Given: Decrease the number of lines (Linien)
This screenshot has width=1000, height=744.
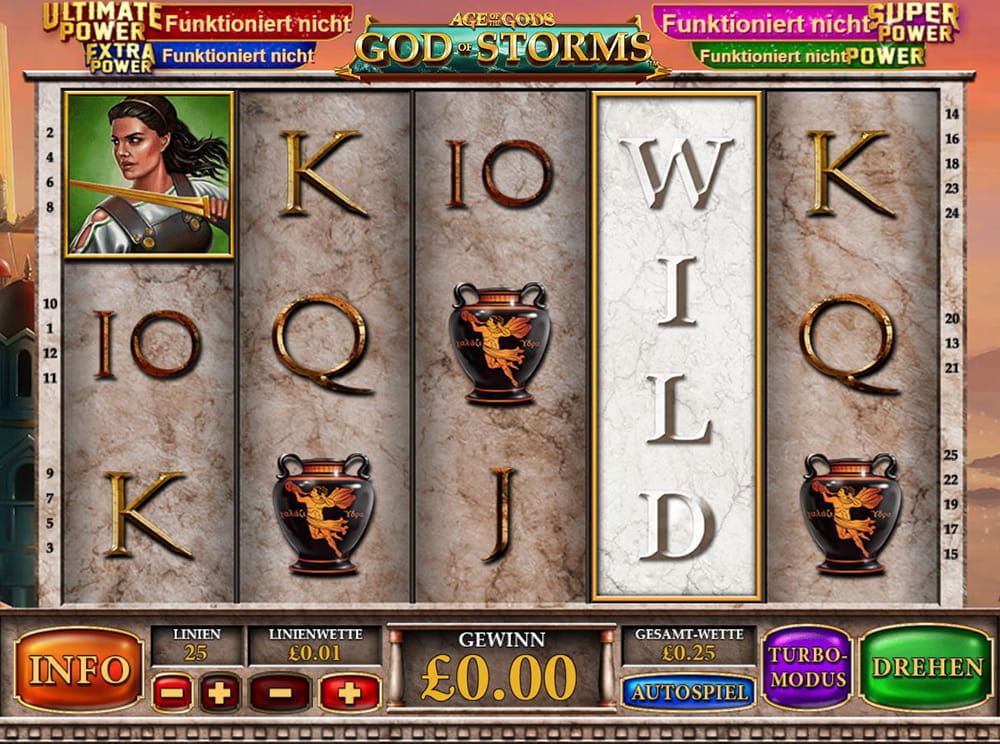Looking at the screenshot, I should point(172,692).
